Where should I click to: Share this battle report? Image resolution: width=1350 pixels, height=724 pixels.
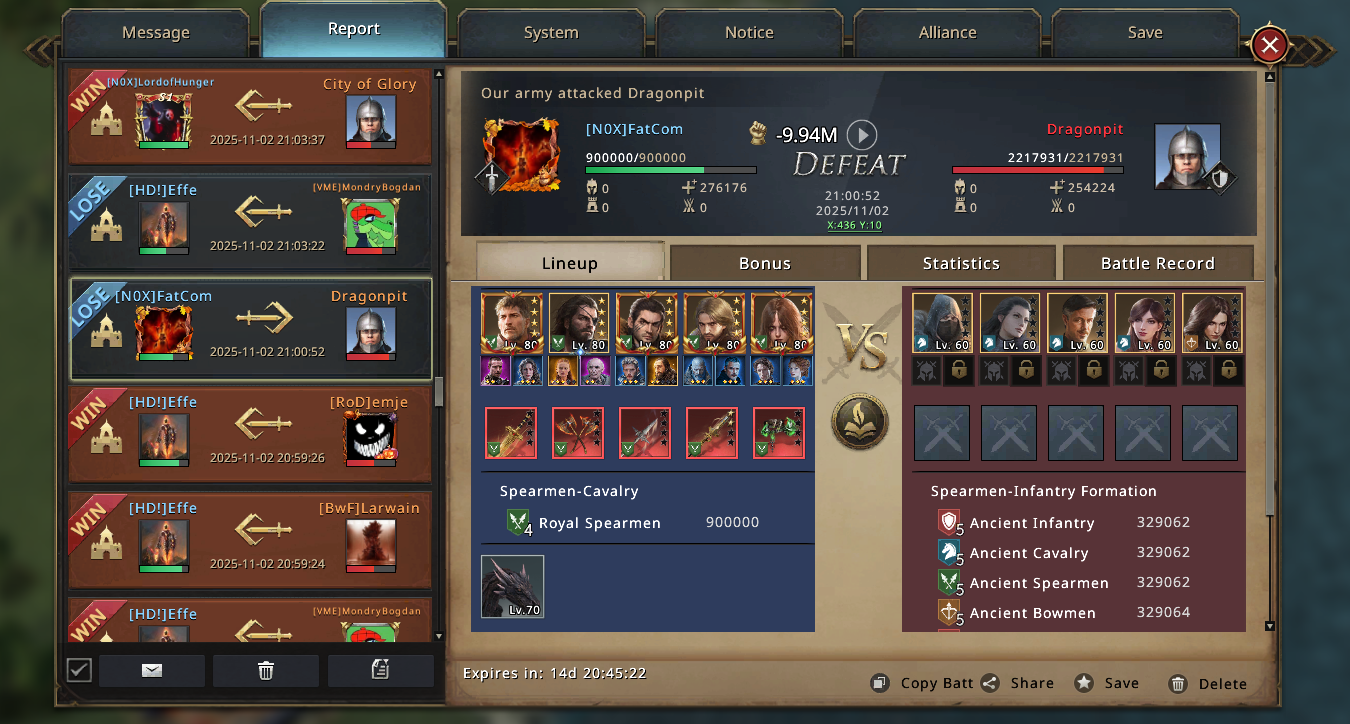click(1018, 683)
